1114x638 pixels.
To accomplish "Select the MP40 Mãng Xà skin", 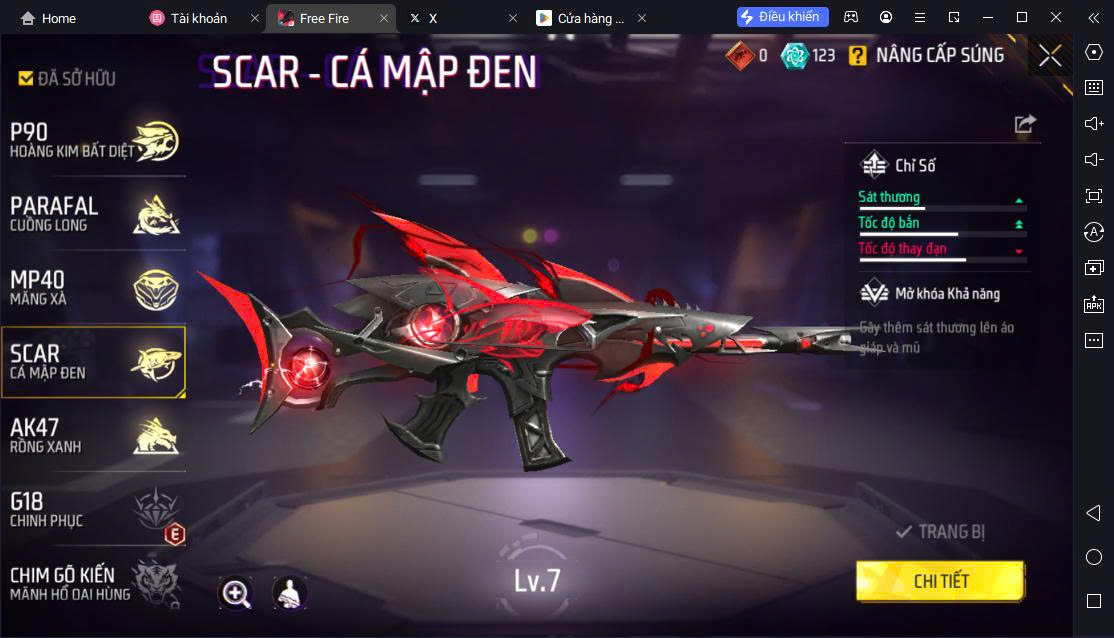I will [x=93, y=288].
